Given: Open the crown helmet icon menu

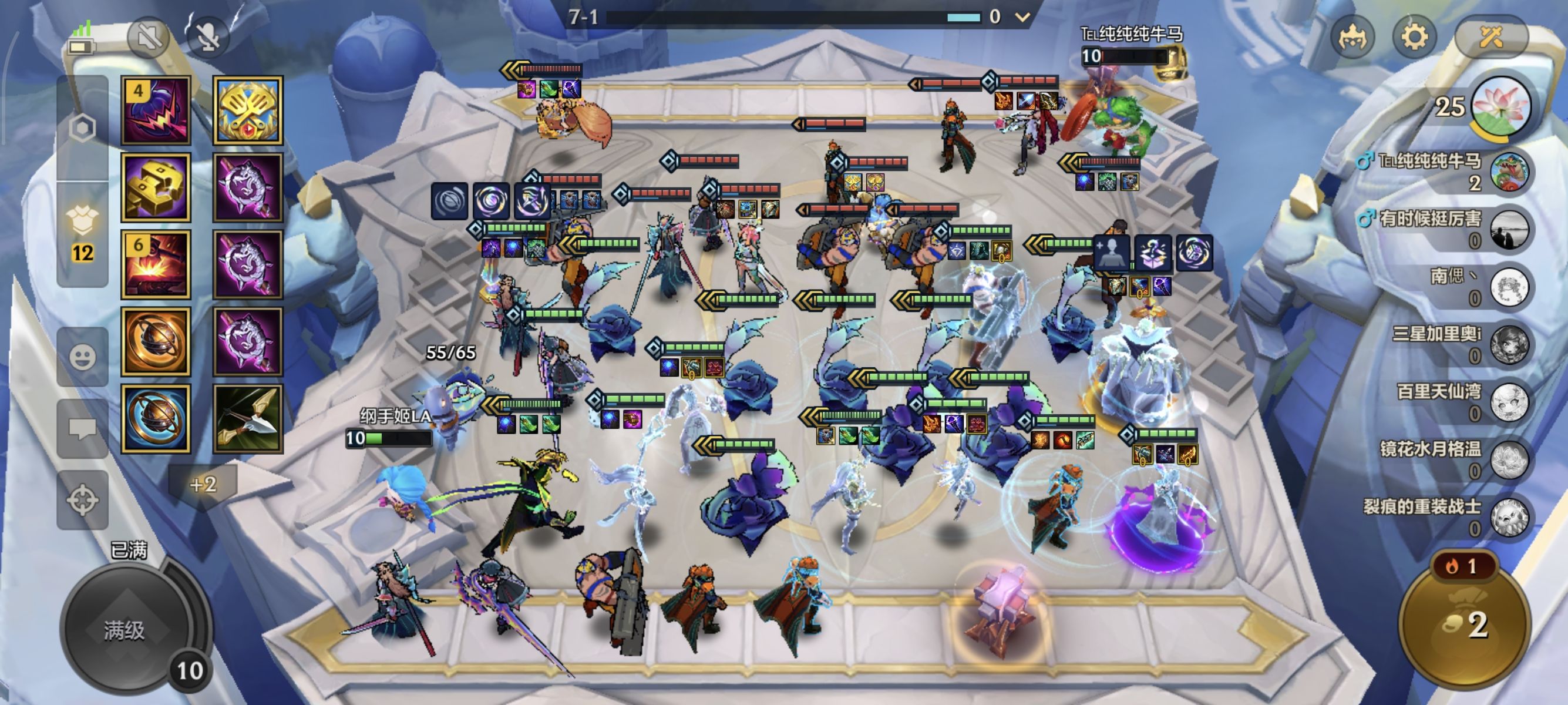Looking at the screenshot, I should tap(1352, 38).
